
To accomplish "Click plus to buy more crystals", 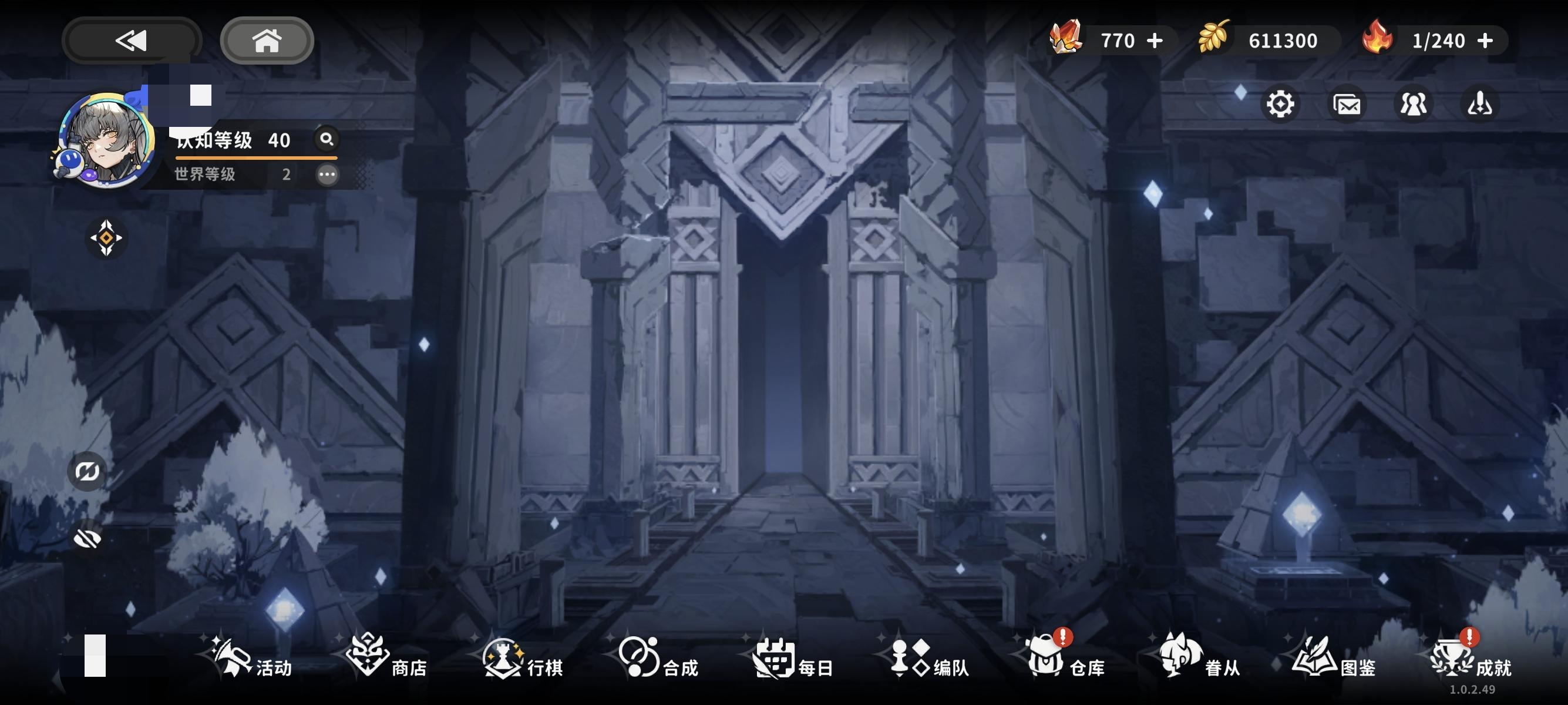I will [x=1156, y=41].
